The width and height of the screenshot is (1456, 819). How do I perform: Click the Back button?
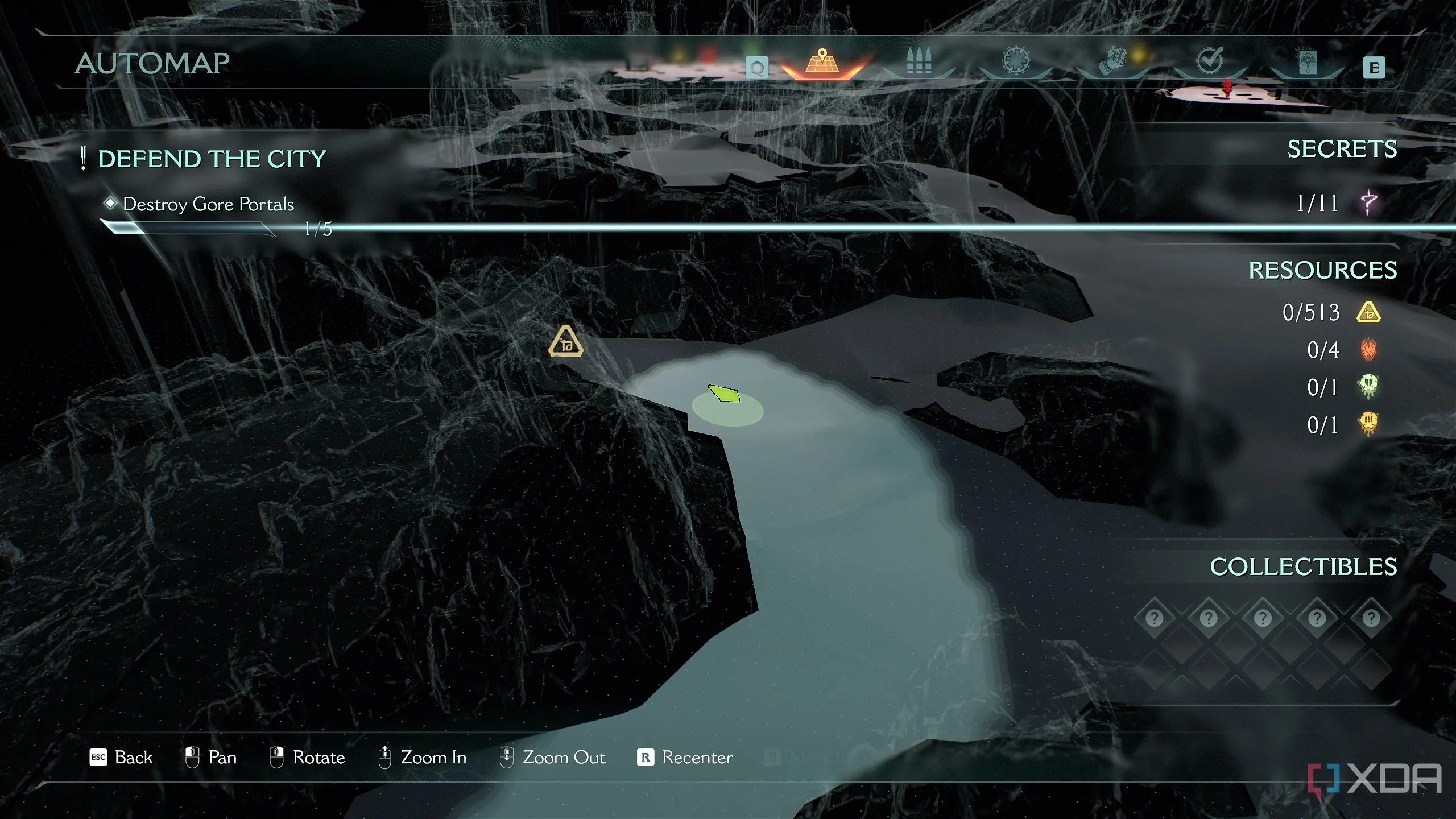(x=122, y=758)
